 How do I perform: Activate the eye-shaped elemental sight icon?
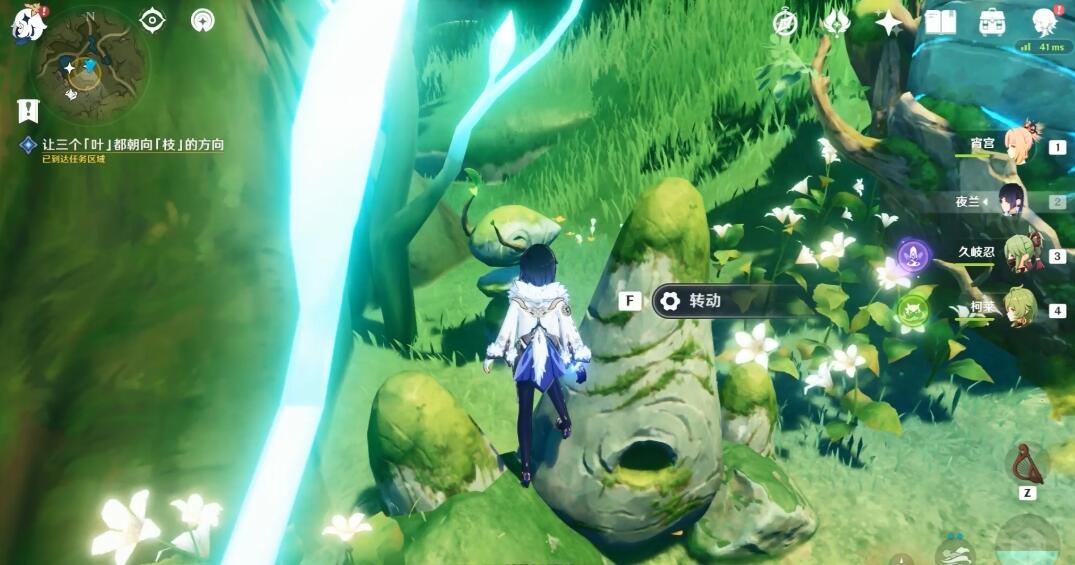[x=152, y=20]
